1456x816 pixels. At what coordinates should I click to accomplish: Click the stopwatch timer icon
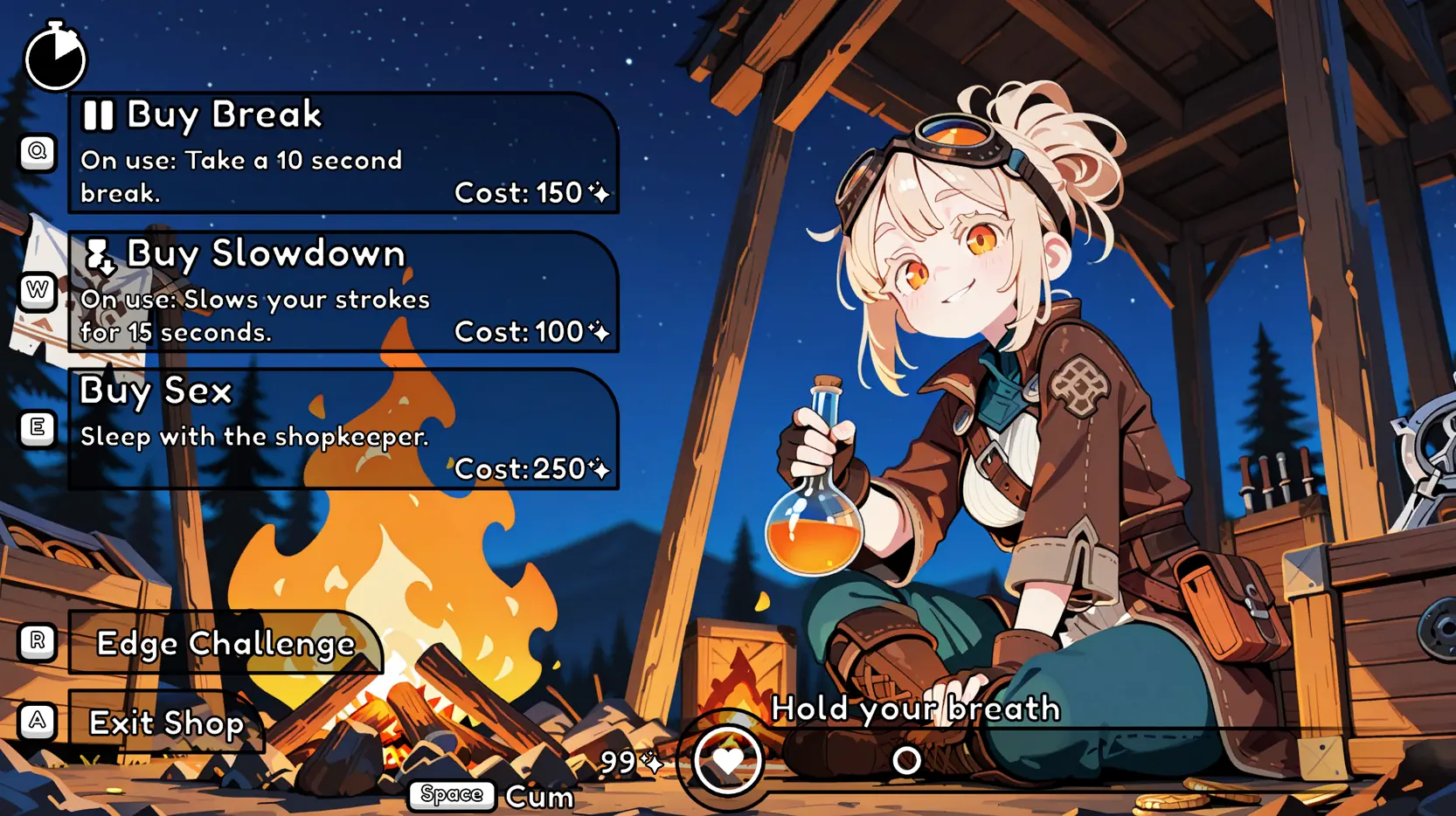(55, 57)
